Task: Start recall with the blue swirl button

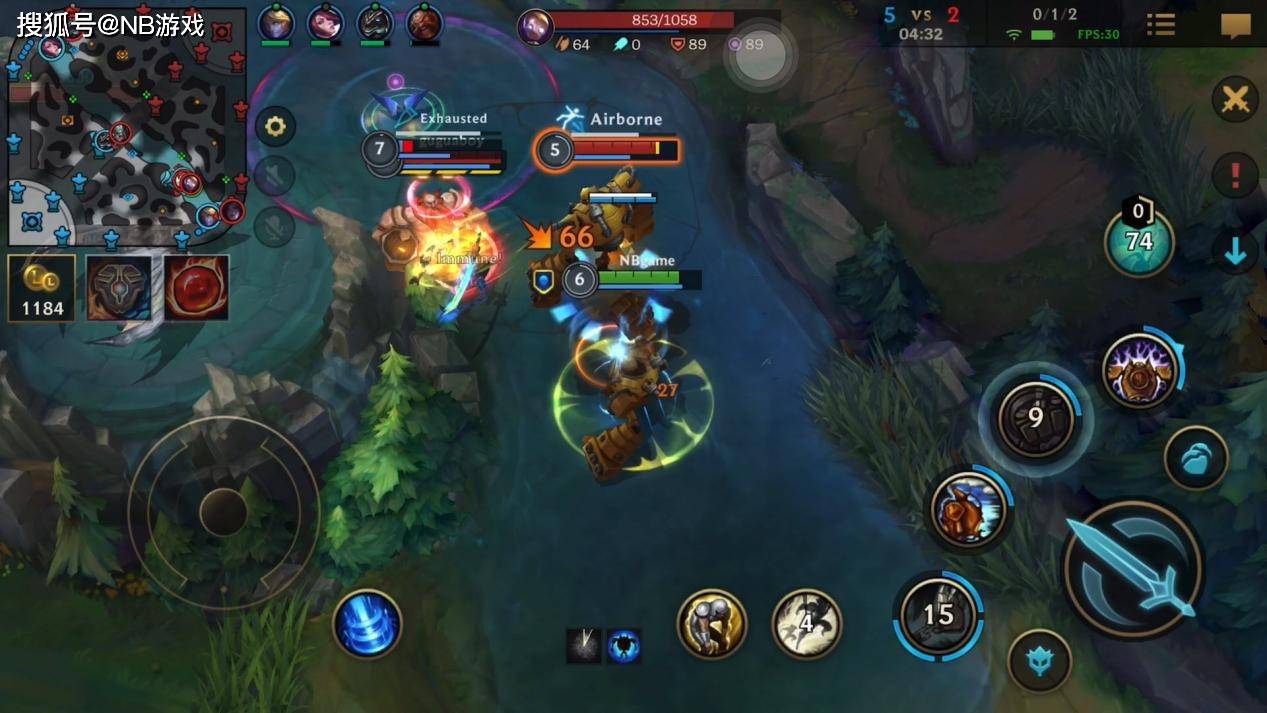Action: coord(367,624)
